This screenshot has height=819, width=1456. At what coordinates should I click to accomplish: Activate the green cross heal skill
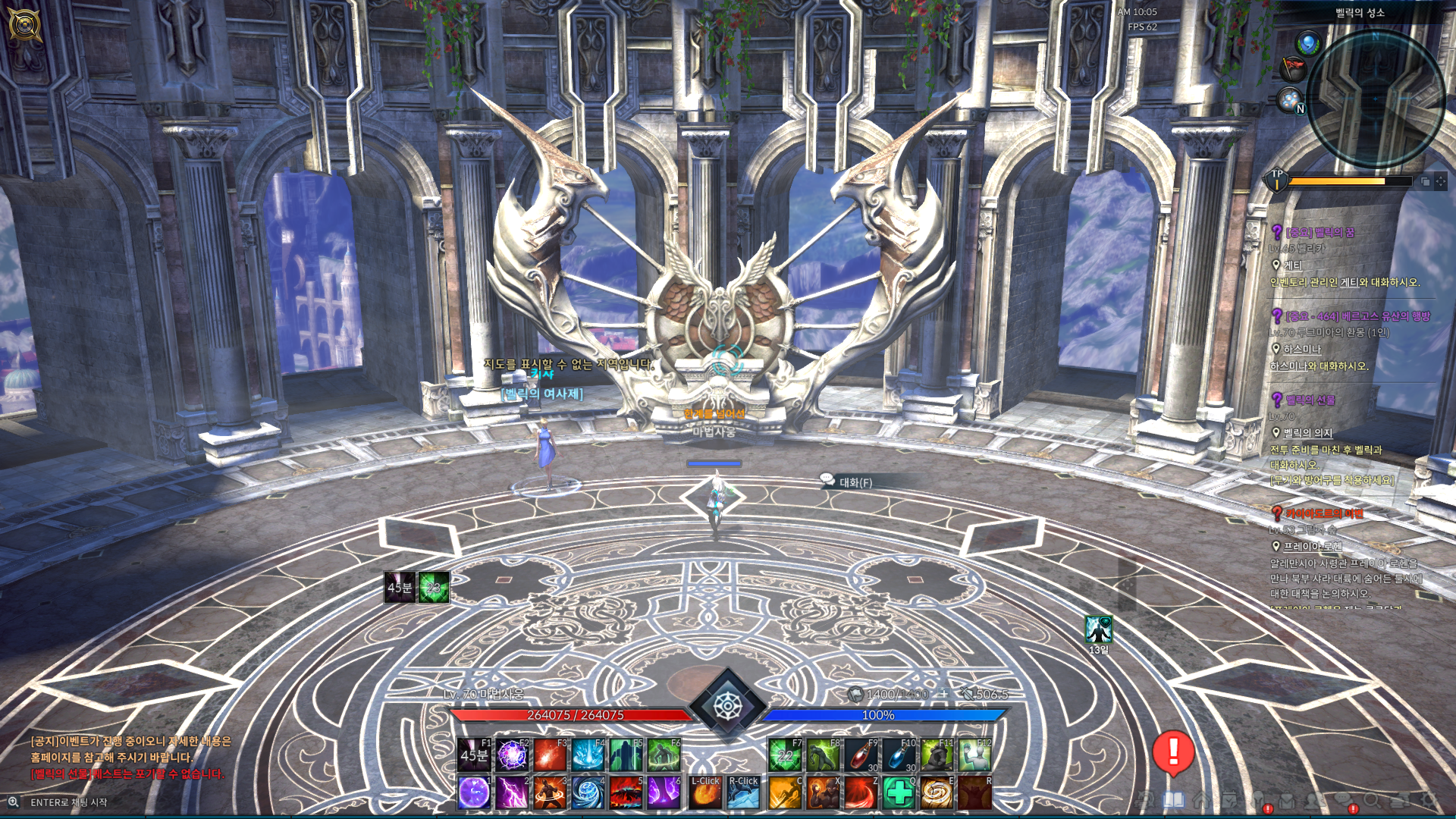899,793
